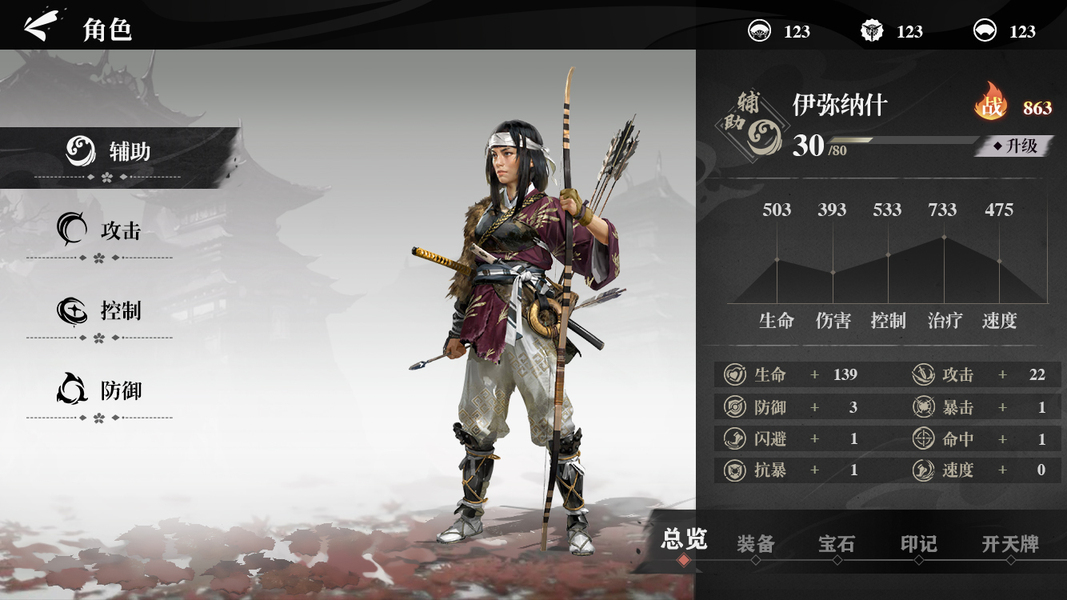
Task: Switch to the 防御 defense category
Action: pyautogui.click(x=100, y=390)
